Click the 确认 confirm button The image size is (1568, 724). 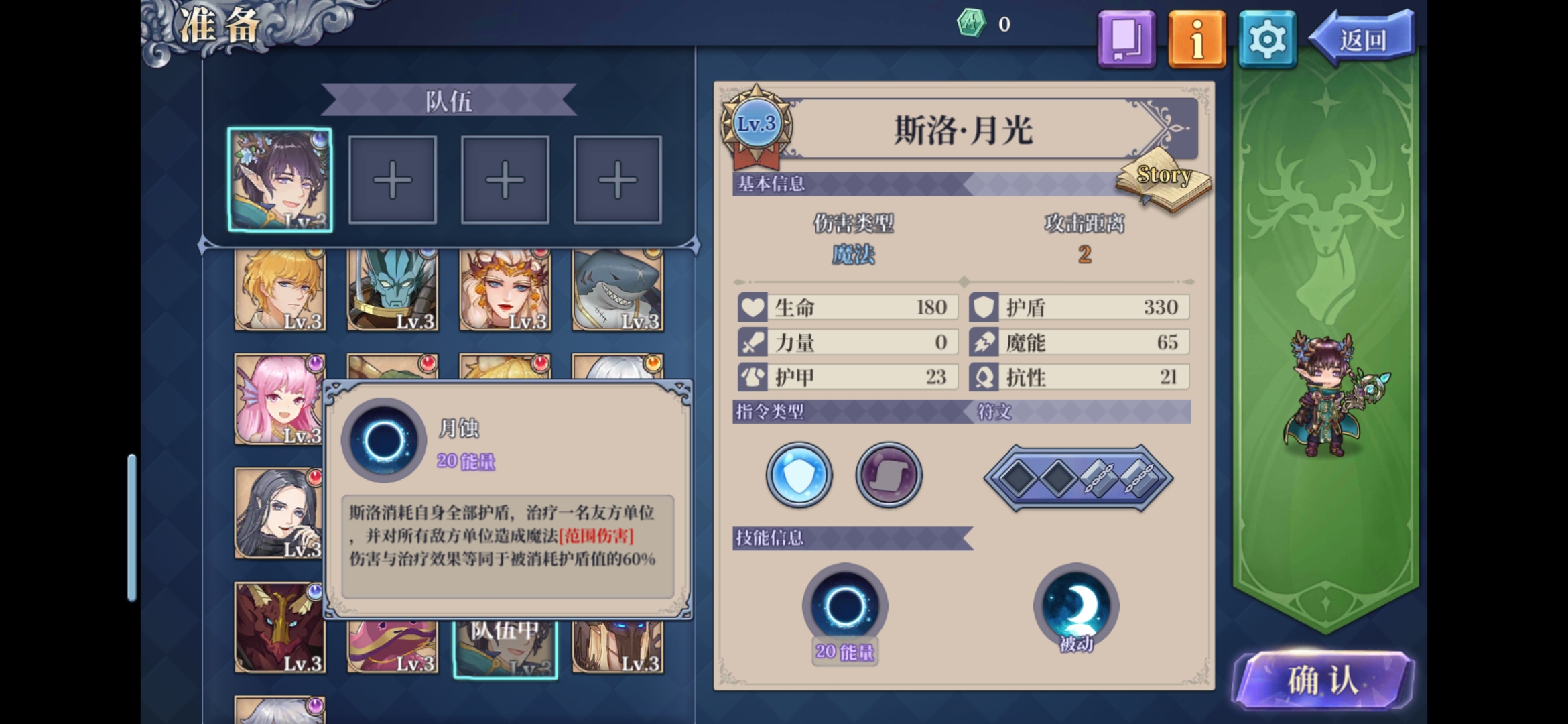(x=1323, y=680)
